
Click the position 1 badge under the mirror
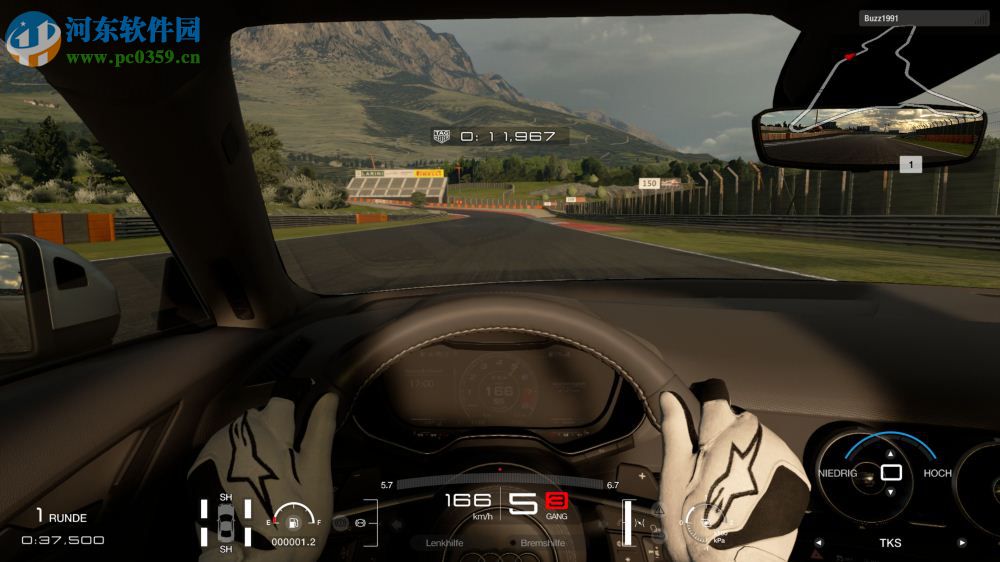pyautogui.click(x=910, y=165)
